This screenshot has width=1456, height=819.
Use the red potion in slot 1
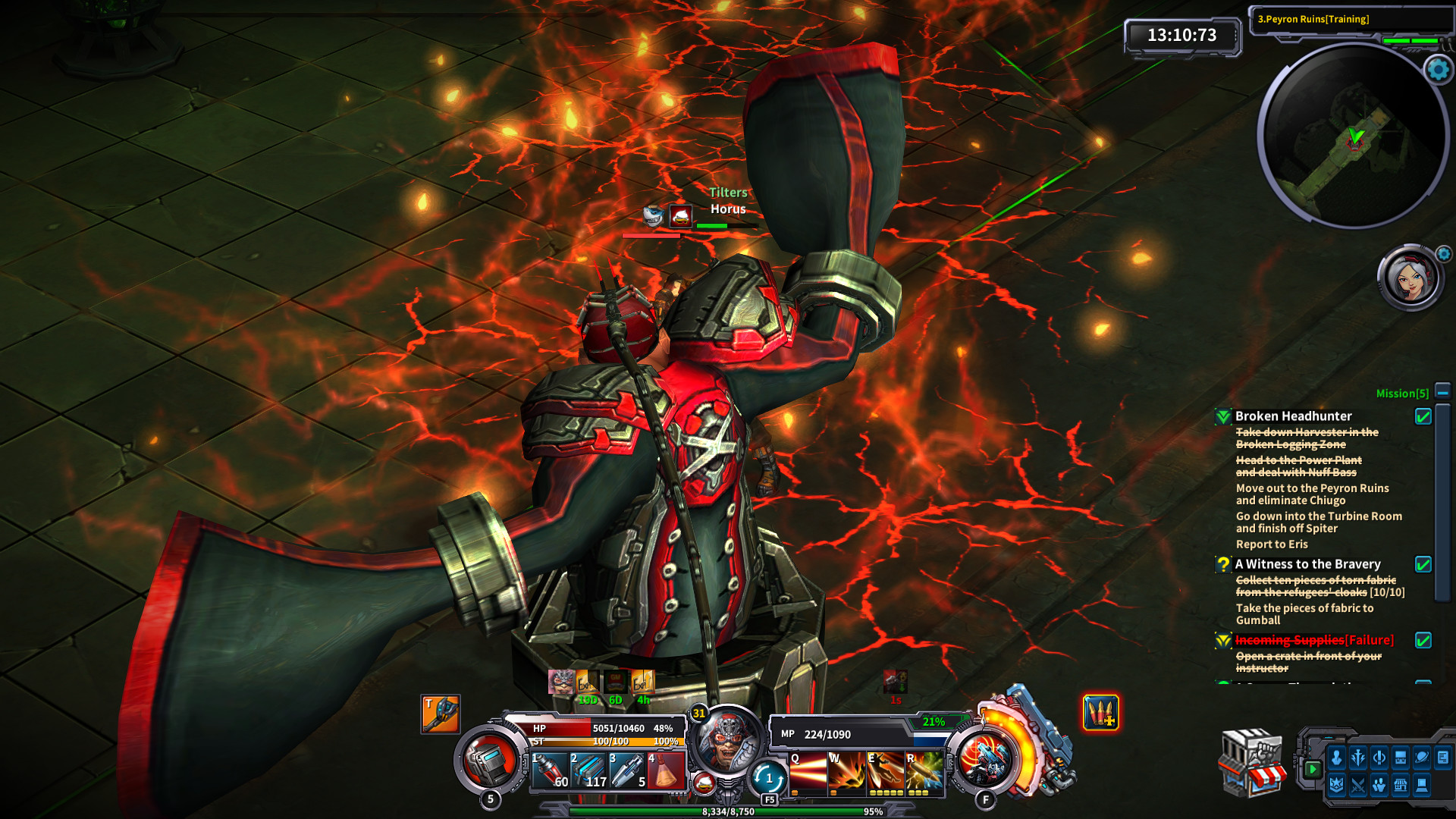click(x=549, y=770)
